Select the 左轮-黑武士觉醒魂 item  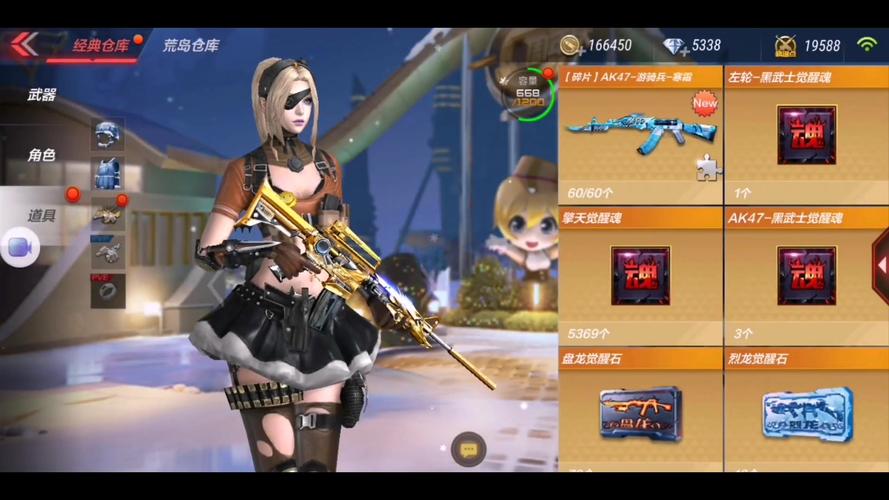click(x=806, y=135)
